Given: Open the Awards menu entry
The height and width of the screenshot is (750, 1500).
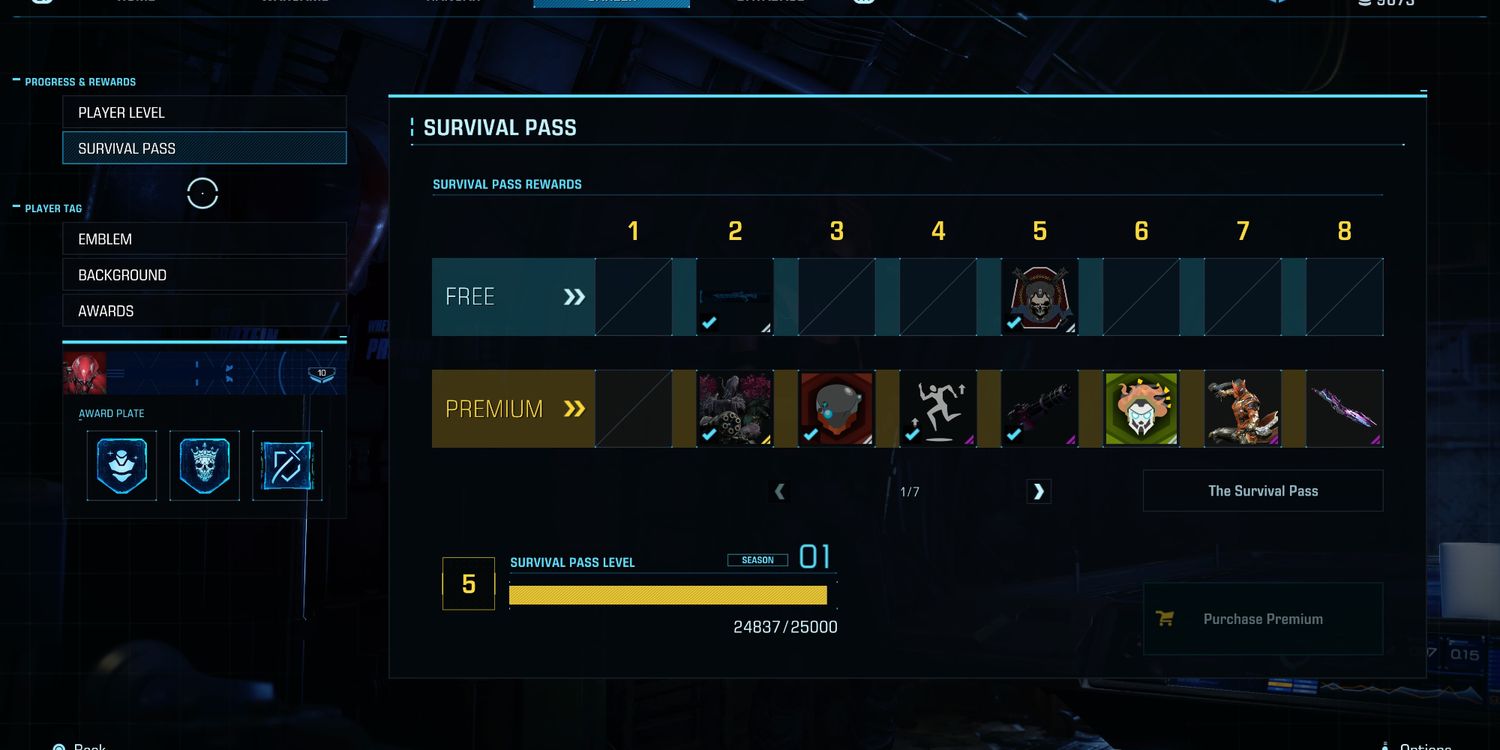Looking at the screenshot, I should pyautogui.click(x=204, y=311).
